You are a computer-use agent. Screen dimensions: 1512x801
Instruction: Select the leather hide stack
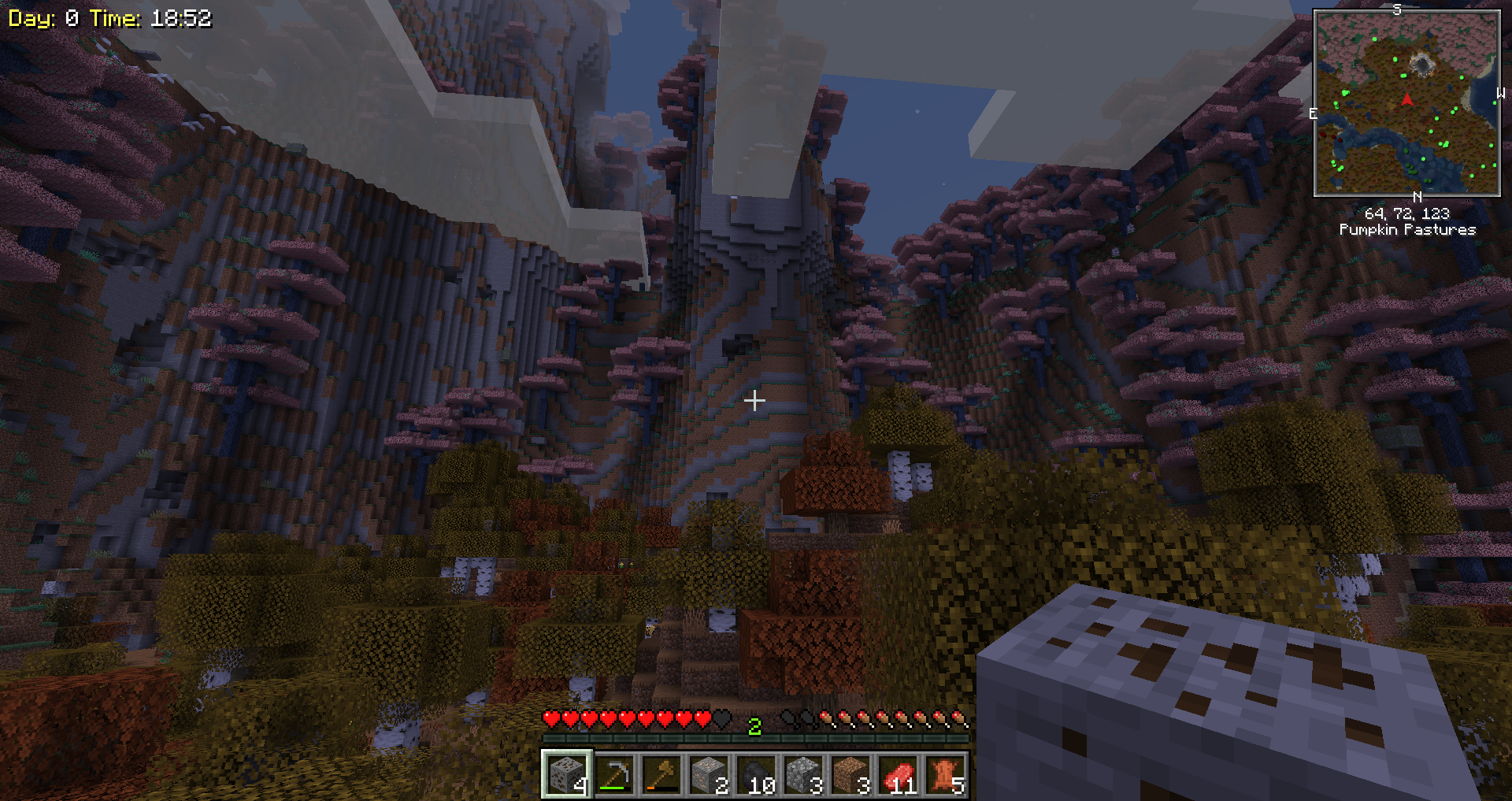click(x=944, y=774)
